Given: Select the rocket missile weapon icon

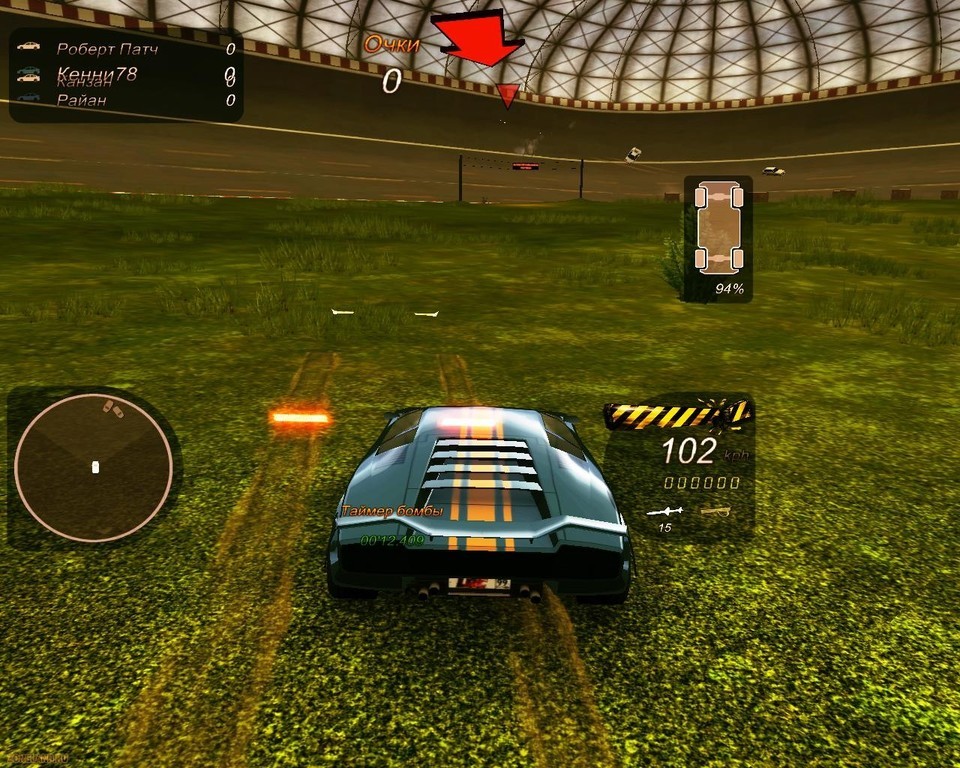Looking at the screenshot, I should point(663,512).
